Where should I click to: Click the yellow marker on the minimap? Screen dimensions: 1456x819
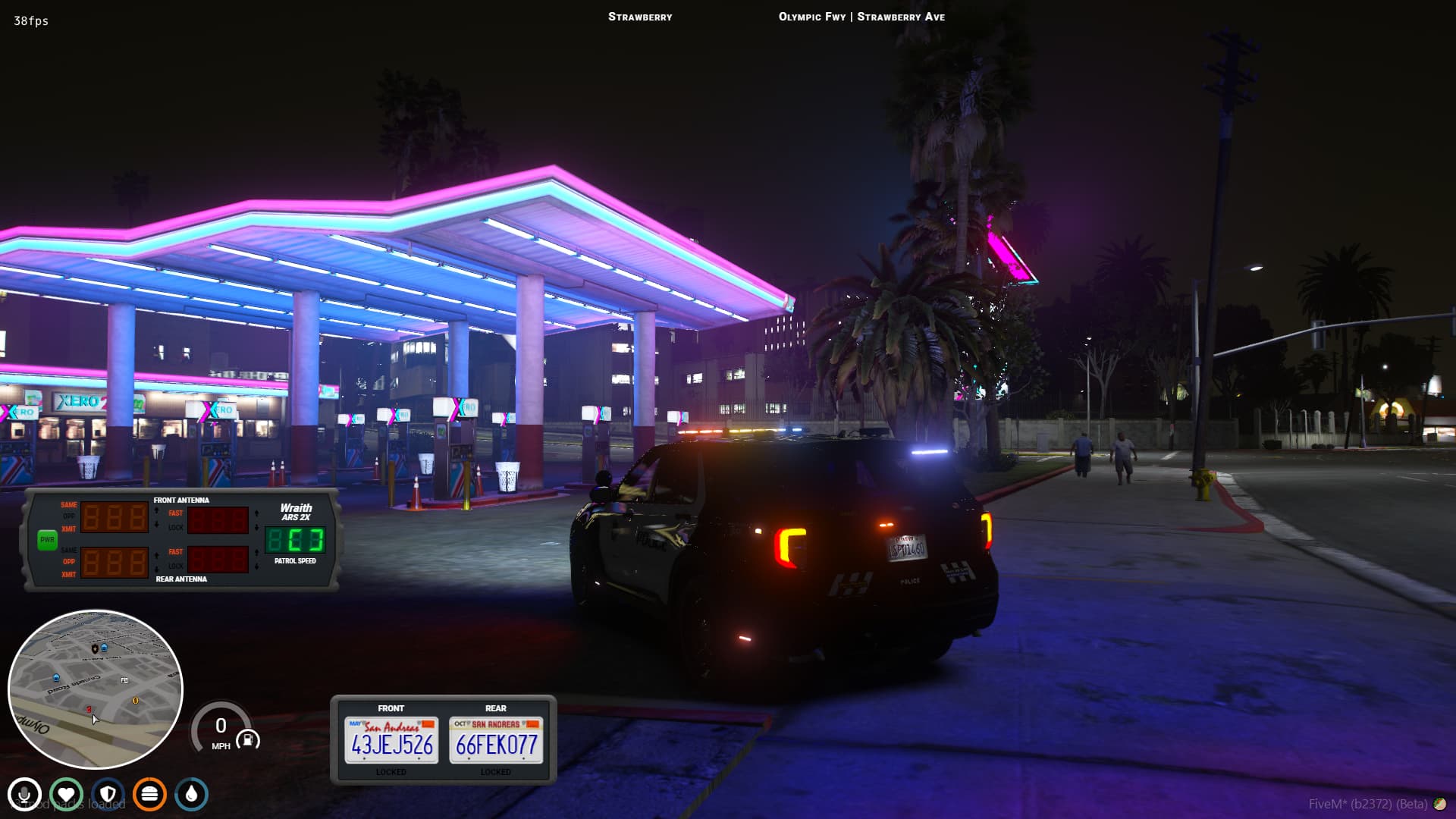click(x=136, y=700)
